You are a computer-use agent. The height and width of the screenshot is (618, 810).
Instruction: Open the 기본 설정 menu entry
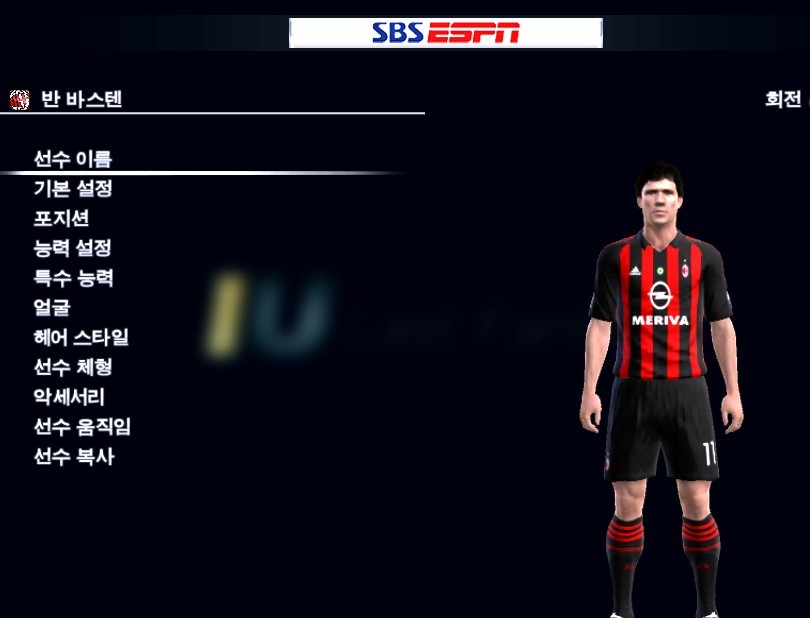(73, 189)
